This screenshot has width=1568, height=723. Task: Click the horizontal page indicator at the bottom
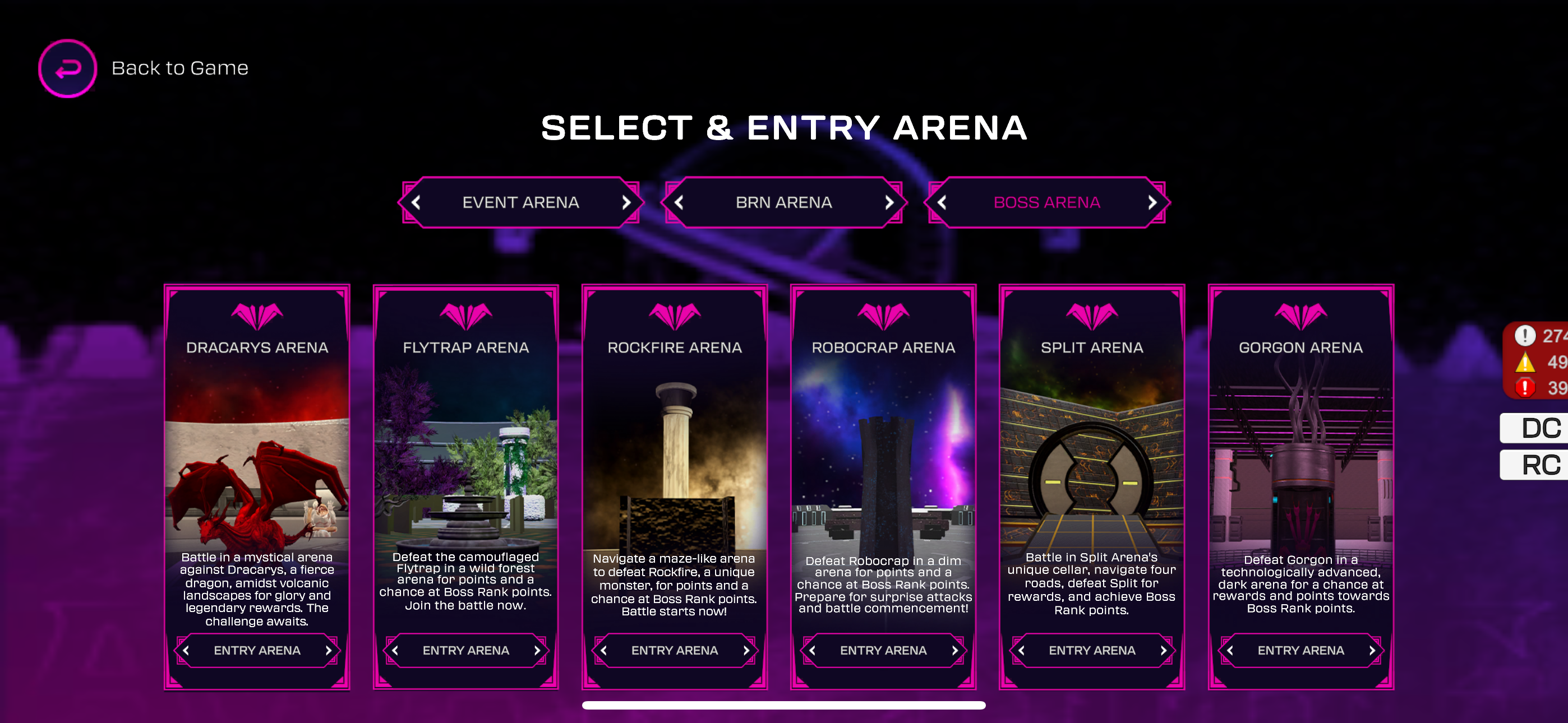[x=784, y=706]
